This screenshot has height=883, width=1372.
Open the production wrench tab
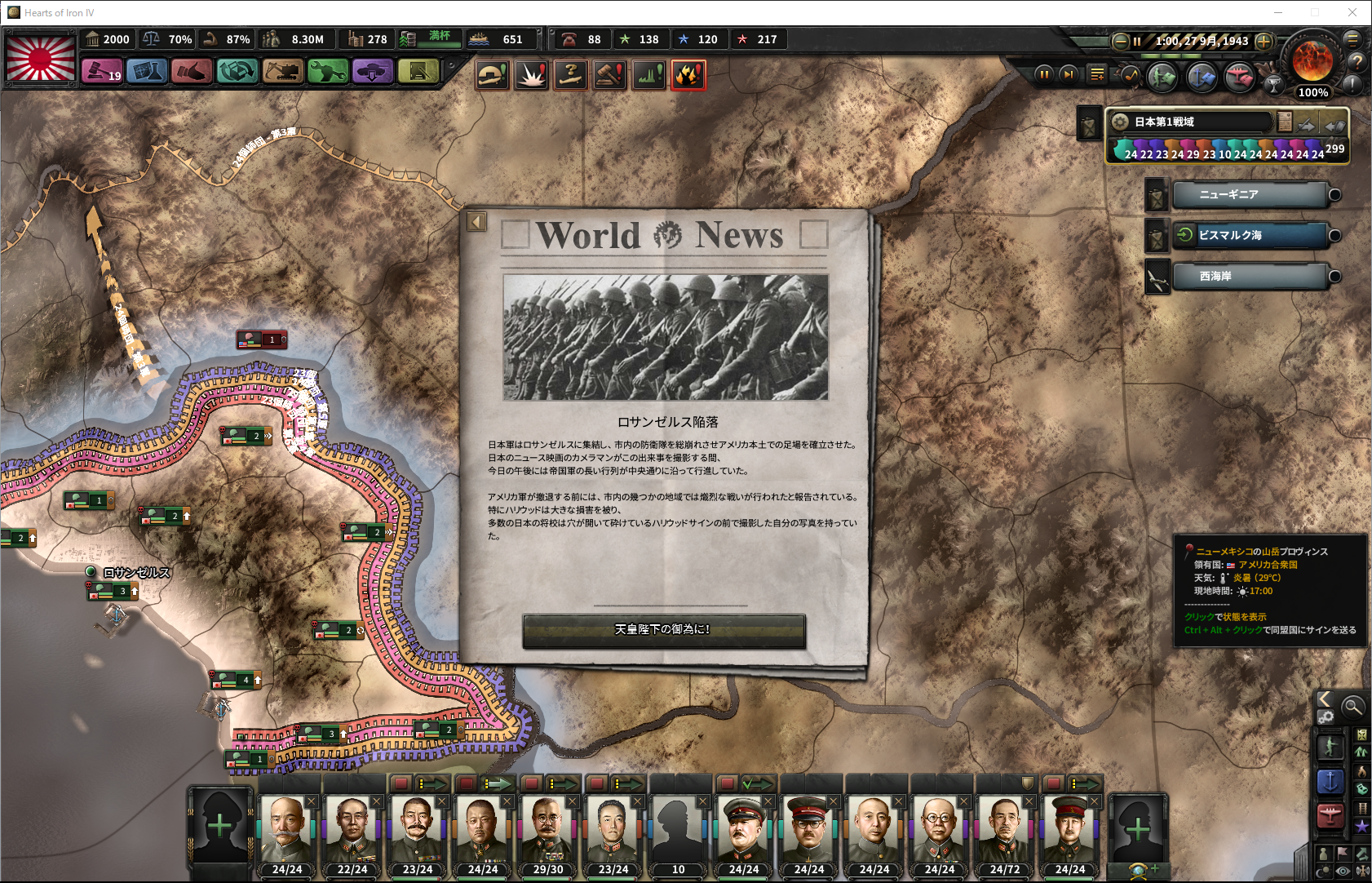pyautogui.click(x=327, y=72)
